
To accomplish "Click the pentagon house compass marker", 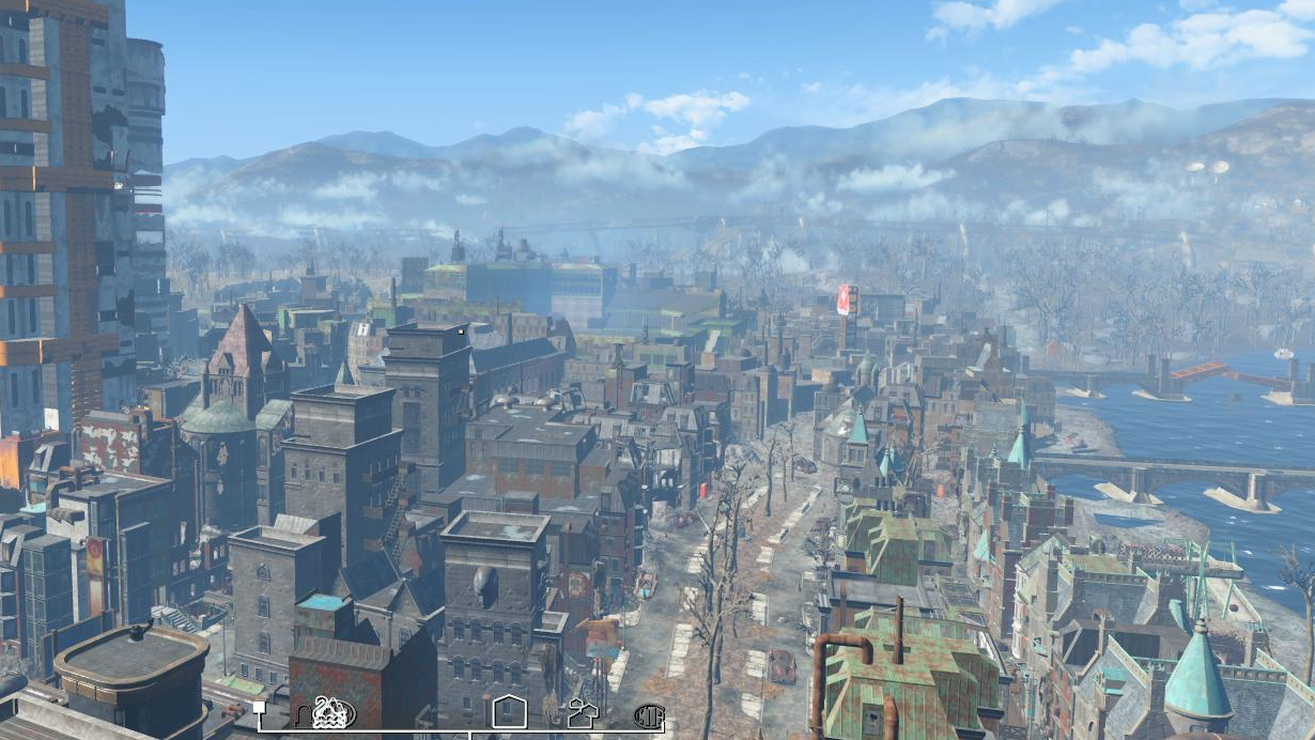I will coord(509,712).
